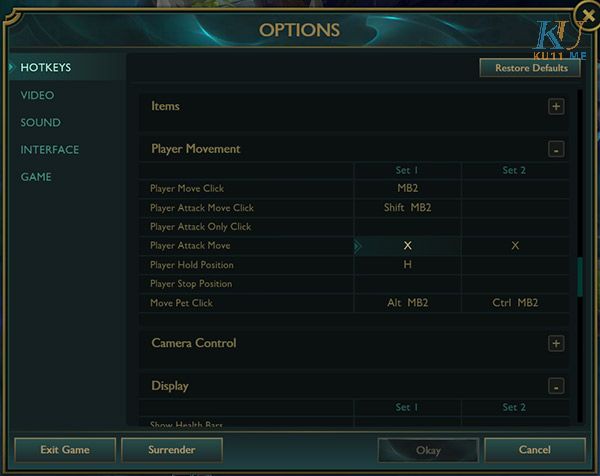Open the Video settings section
This screenshot has width=600, height=476.
pyautogui.click(x=37, y=95)
